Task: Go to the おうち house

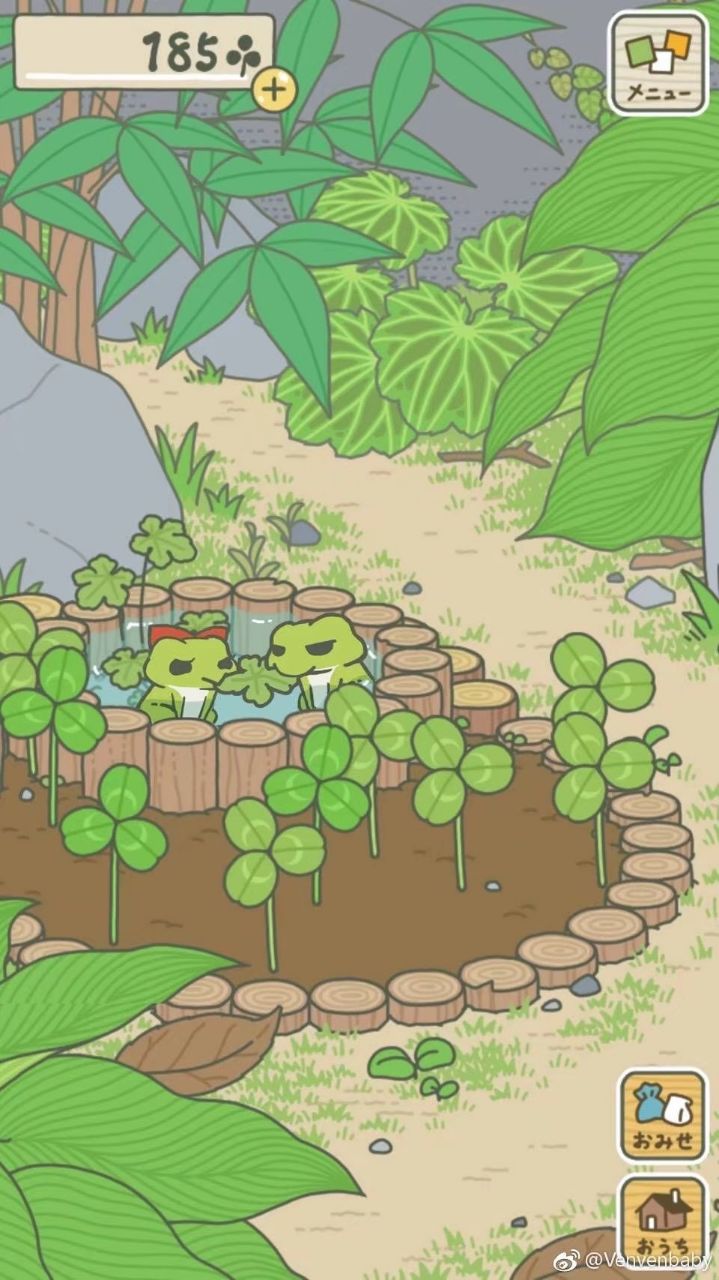Action: [x=662, y=1218]
